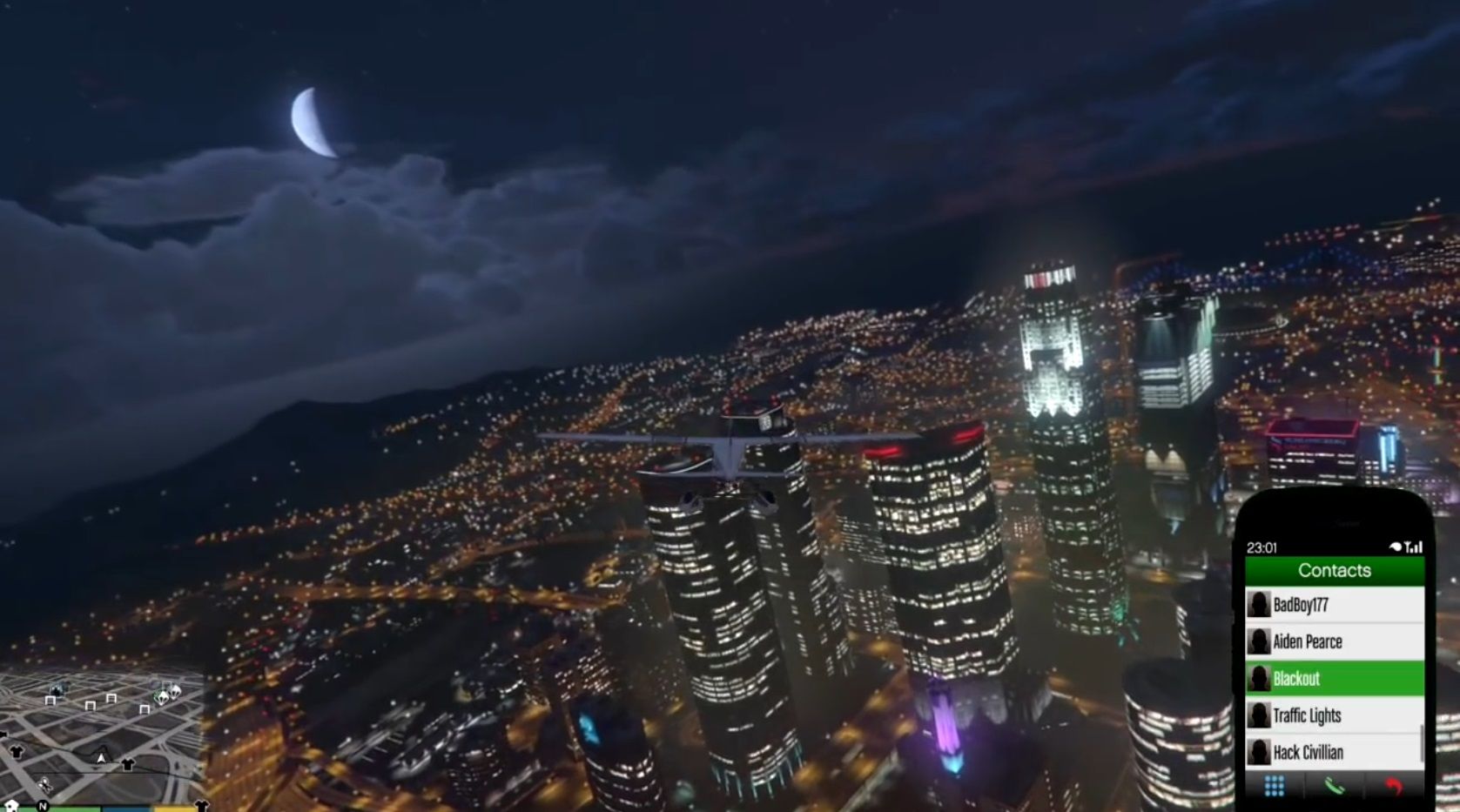This screenshot has height=812, width=1460.
Task: Select a t-shirt clothing store blip on minimap
Action: click(x=126, y=764)
